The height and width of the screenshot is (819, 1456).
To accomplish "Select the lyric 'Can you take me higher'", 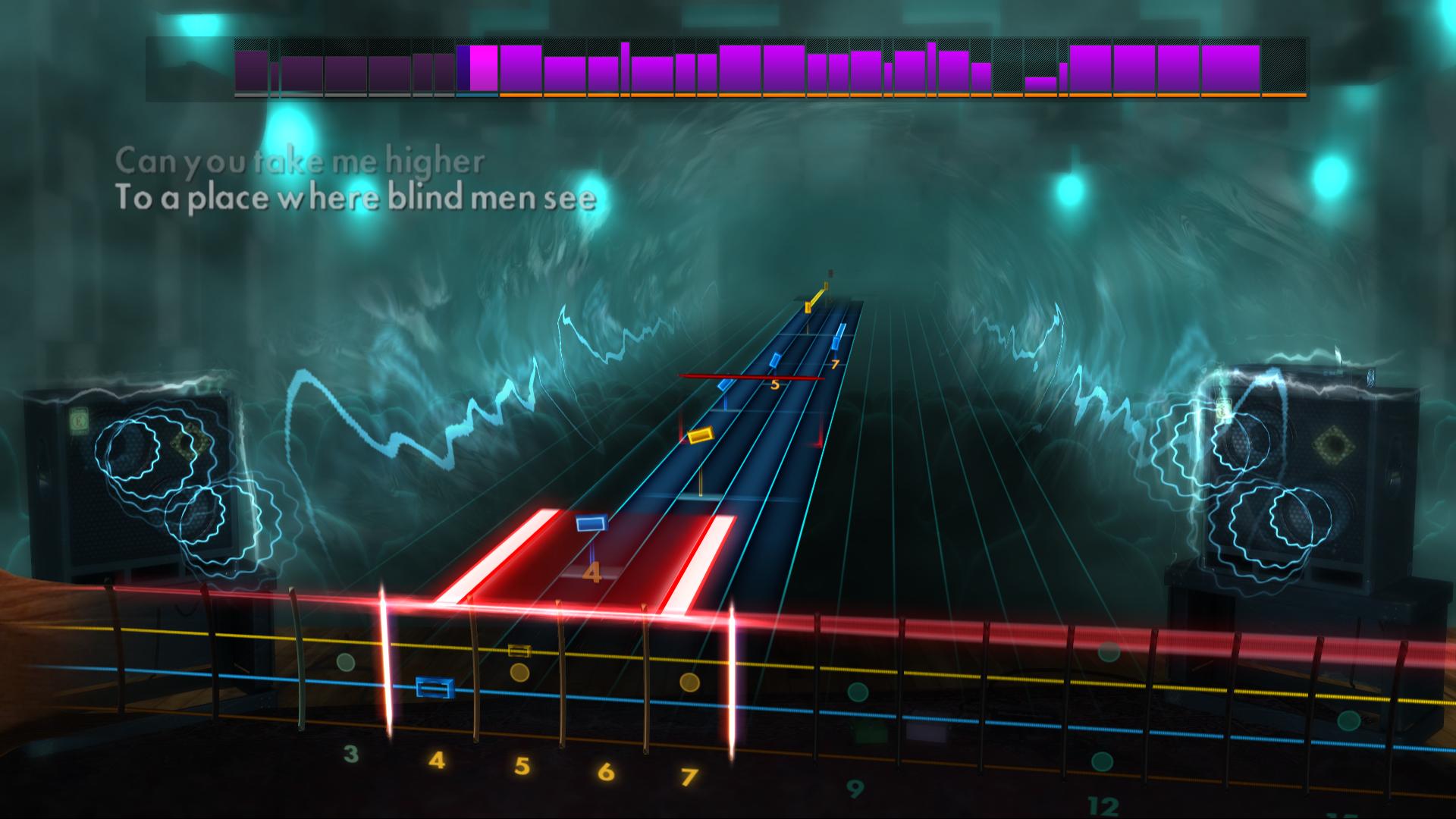I will coord(300,159).
